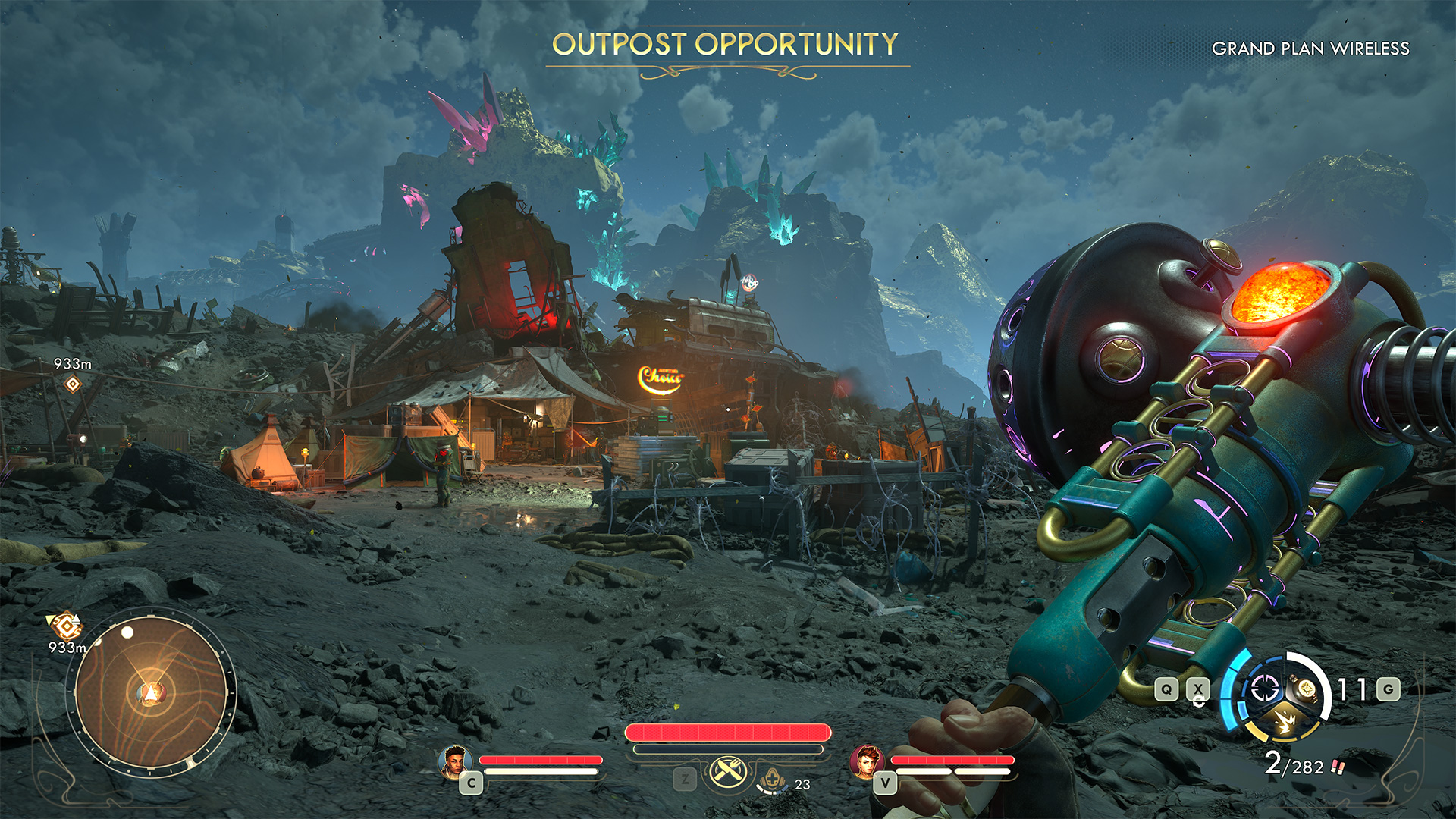The image size is (1456, 819).
Task: Select the dark-haired male companion portrait
Action: pyautogui.click(x=455, y=761)
